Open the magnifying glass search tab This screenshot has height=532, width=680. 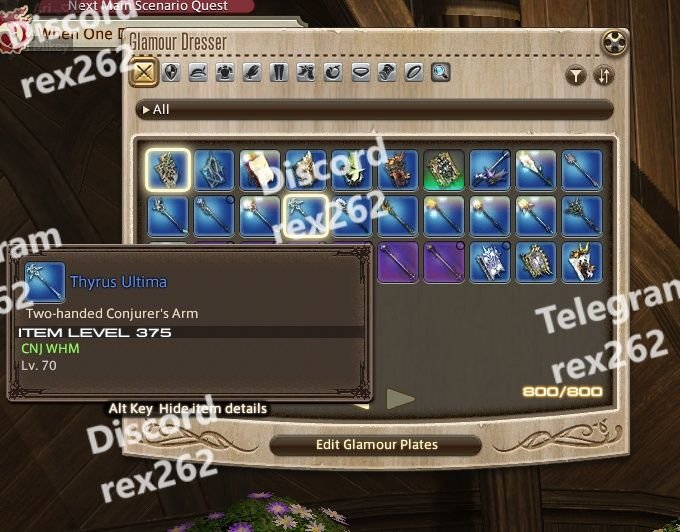tap(441, 73)
